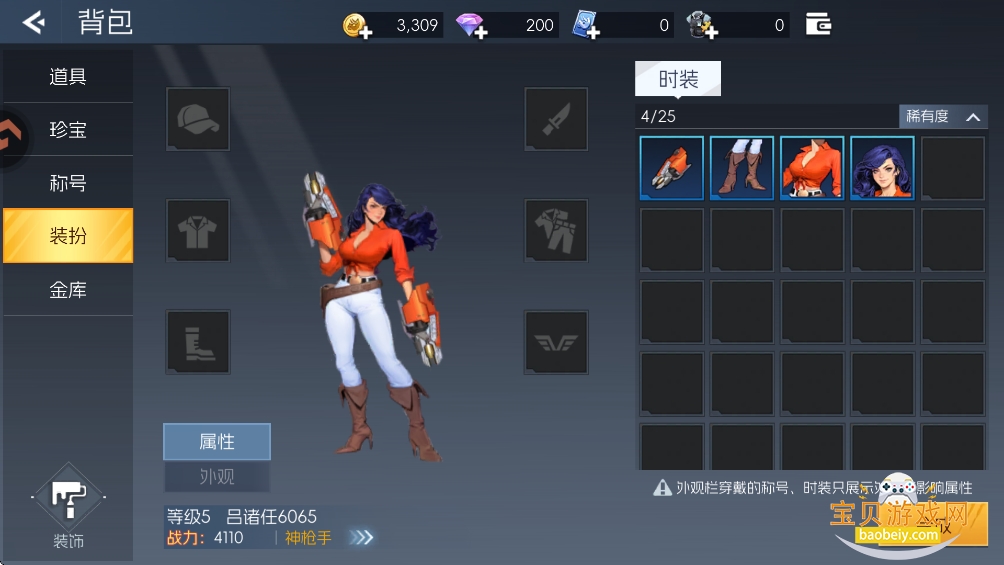1004x565 pixels.
Task: Select the orange gauntlet weapon fashion item
Action: 672,168
